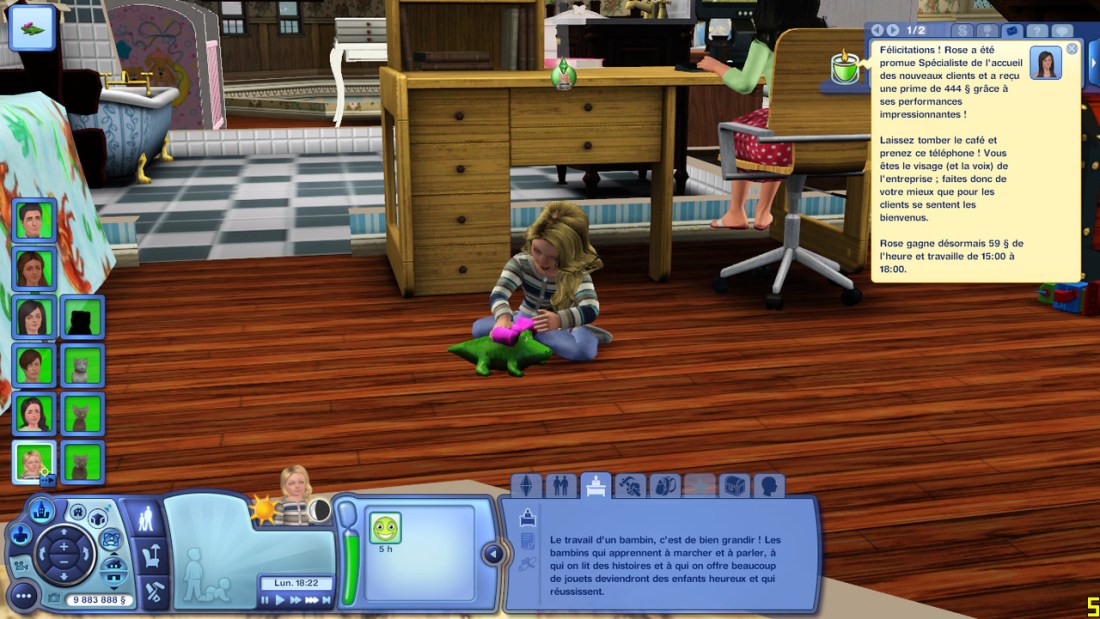Show the next notification message

[892, 31]
